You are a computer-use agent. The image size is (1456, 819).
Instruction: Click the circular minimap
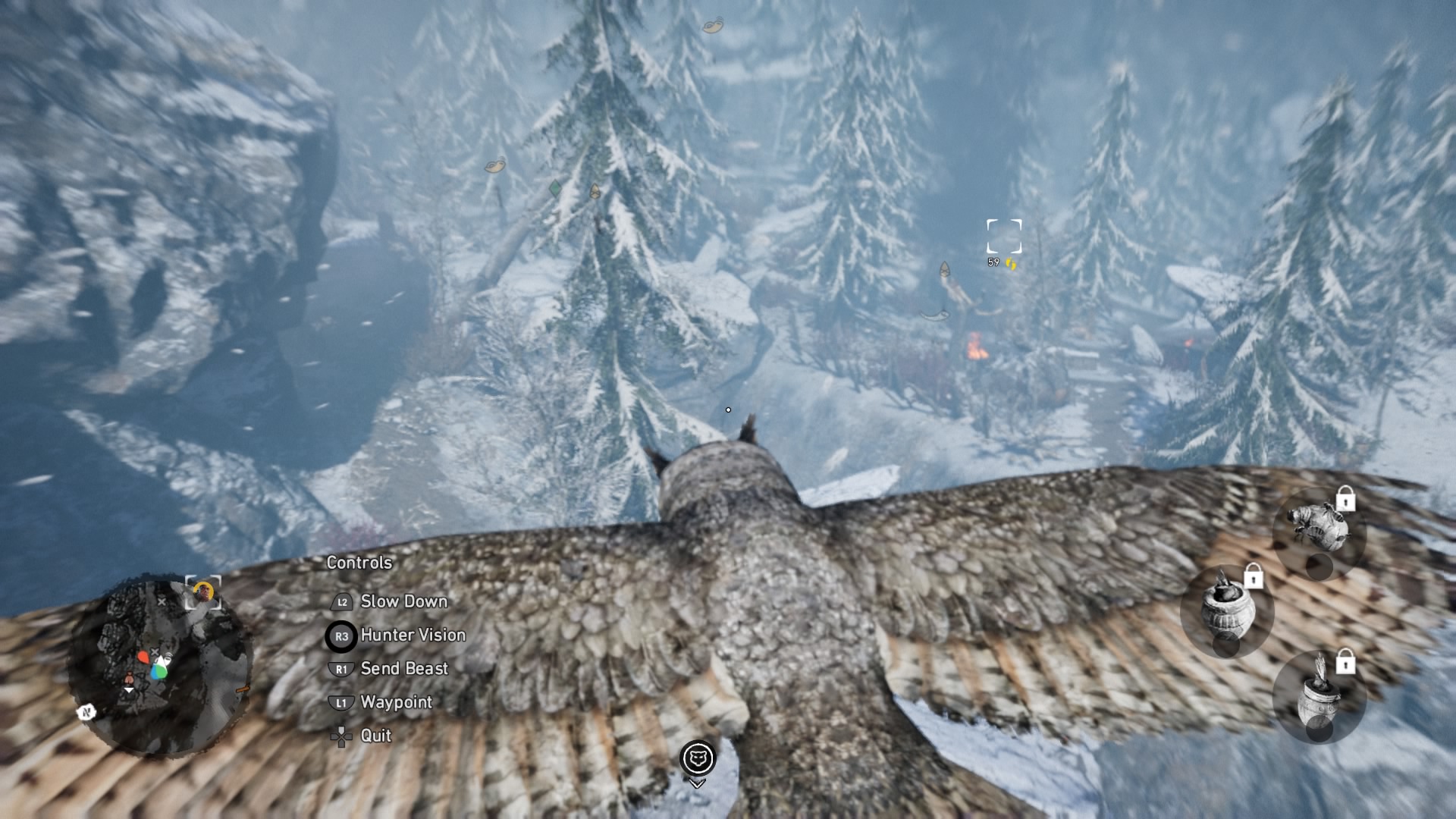tap(159, 667)
